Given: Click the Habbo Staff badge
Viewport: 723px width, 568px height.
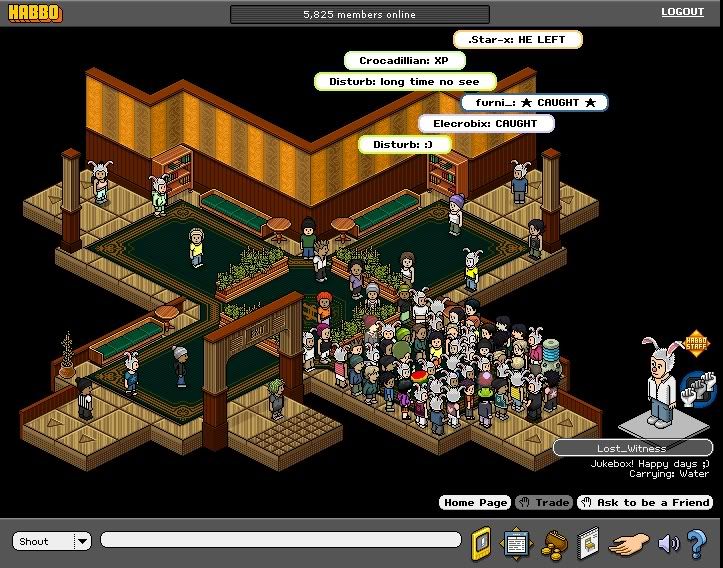Looking at the screenshot, I should tap(696, 346).
